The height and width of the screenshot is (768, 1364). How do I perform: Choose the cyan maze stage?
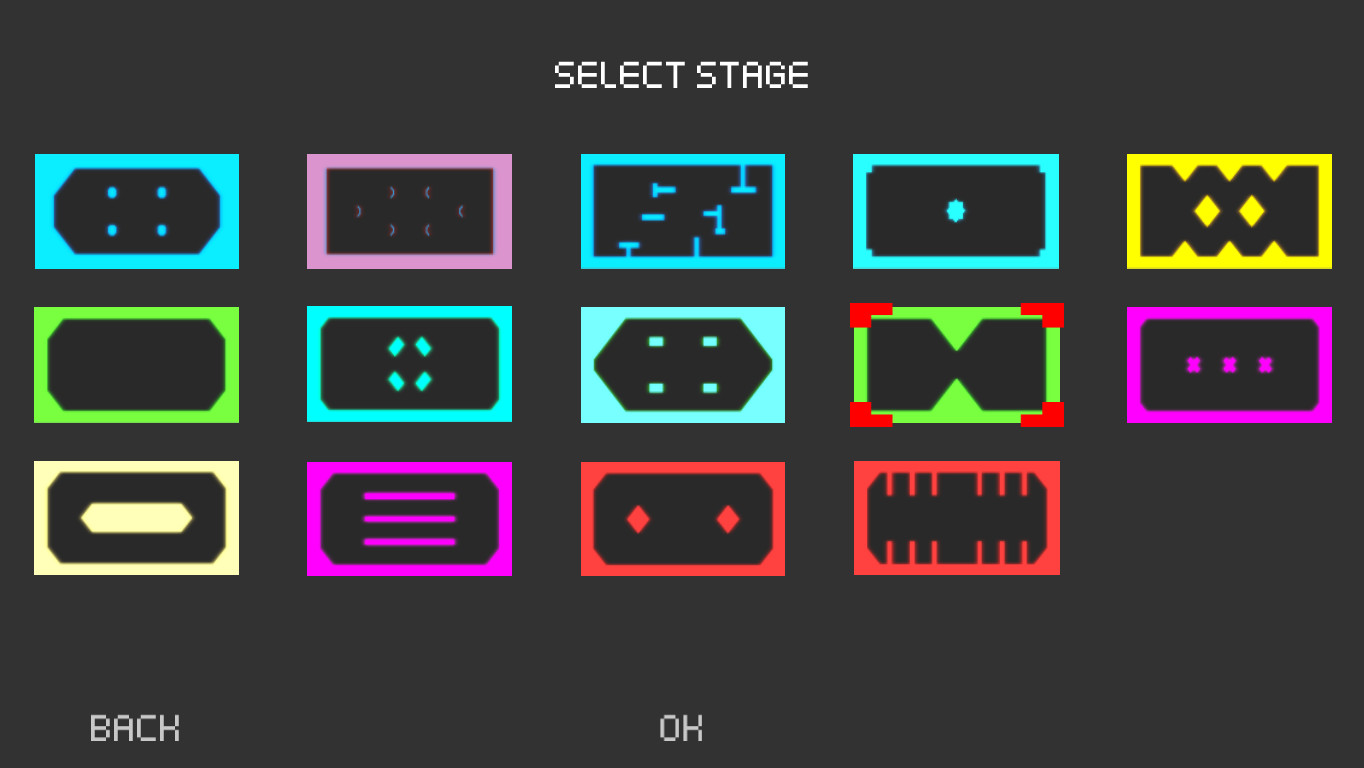pyautogui.click(x=683, y=211)
